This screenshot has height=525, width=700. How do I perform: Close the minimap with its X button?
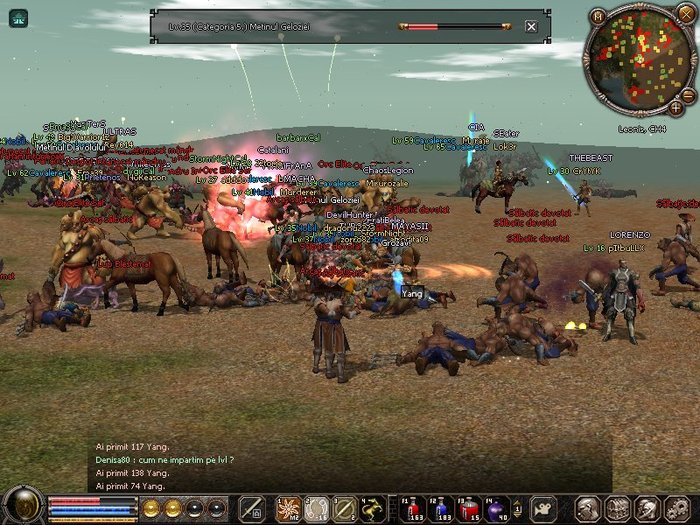[x=685, y=14]
